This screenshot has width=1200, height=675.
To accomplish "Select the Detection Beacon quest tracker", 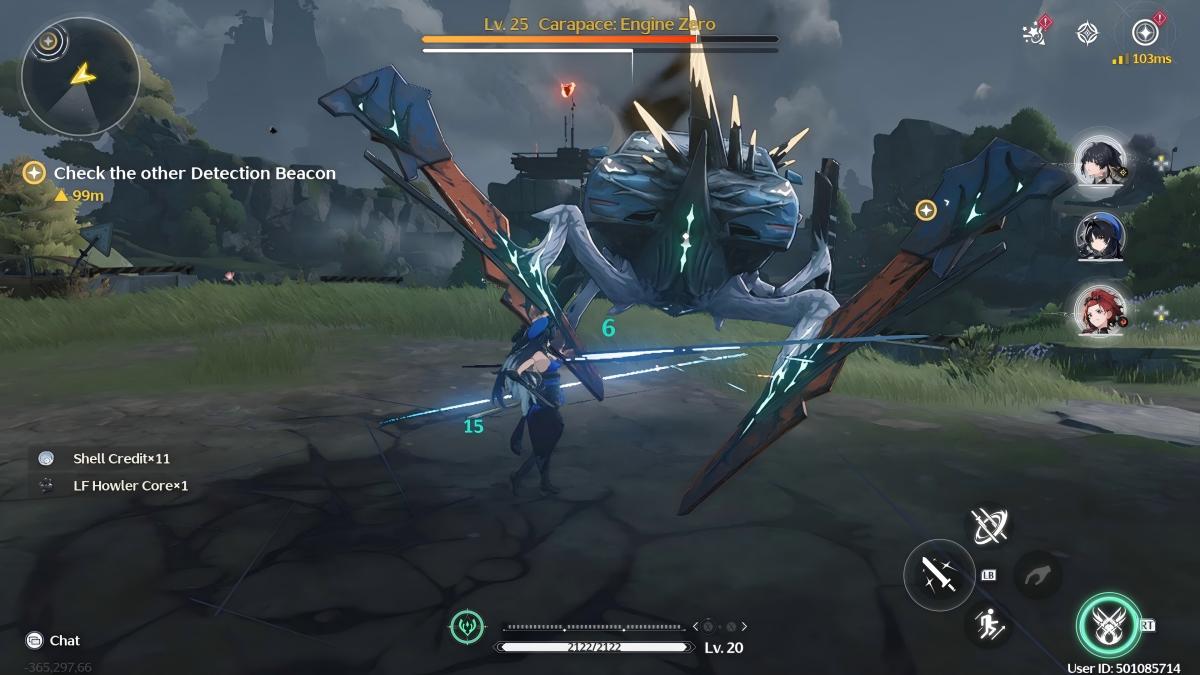I will 194,173.
